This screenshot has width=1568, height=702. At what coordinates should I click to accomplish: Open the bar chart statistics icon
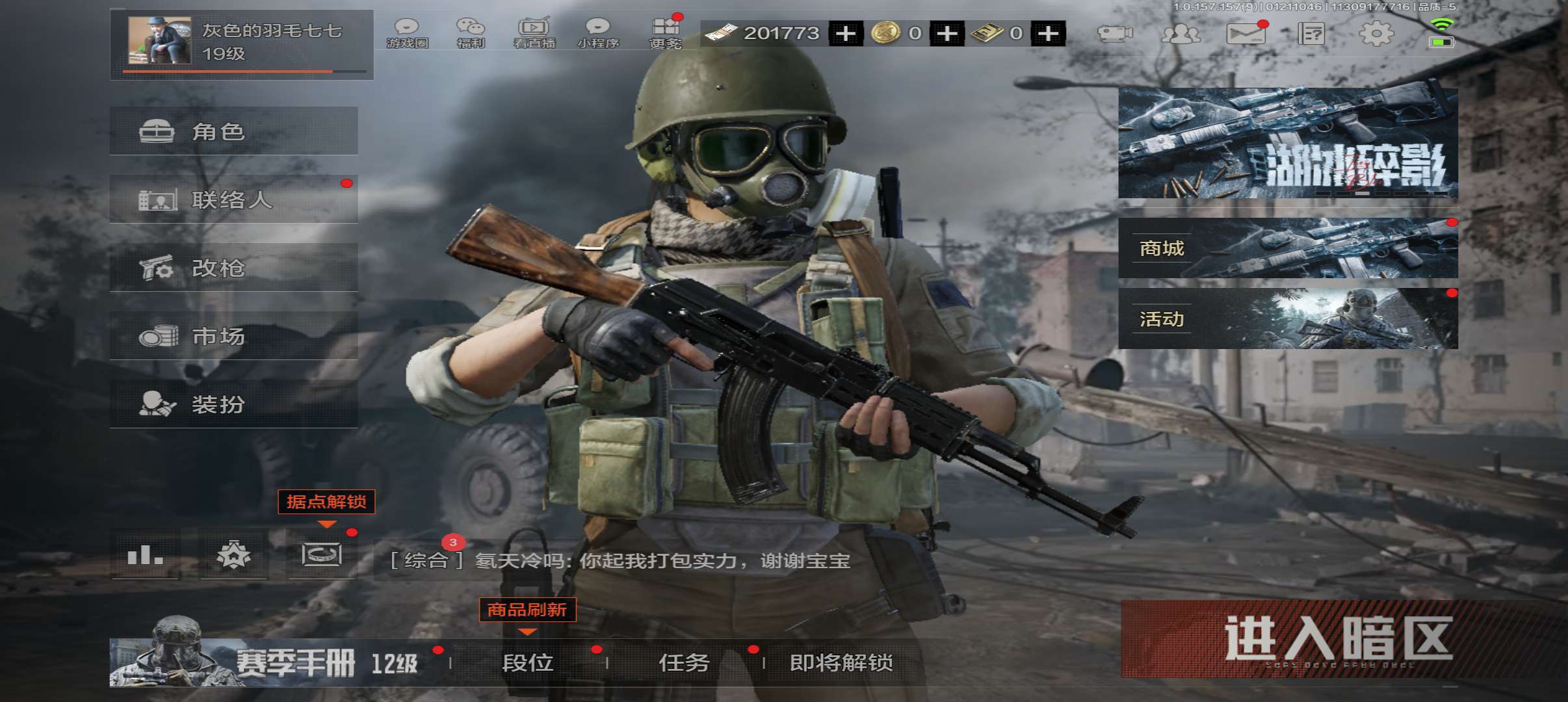click(145, 555)
